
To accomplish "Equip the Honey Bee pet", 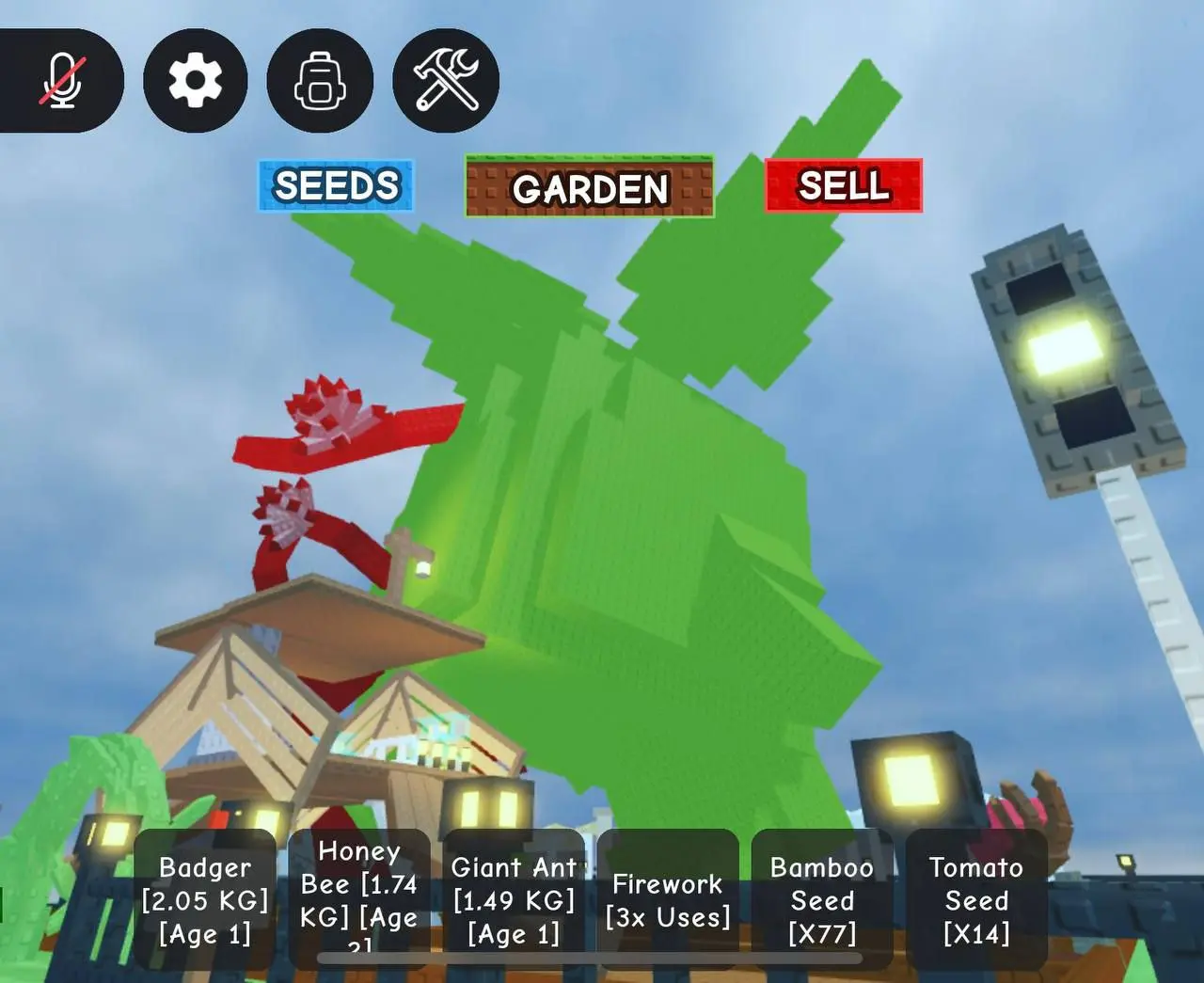I will click(360, 898).
